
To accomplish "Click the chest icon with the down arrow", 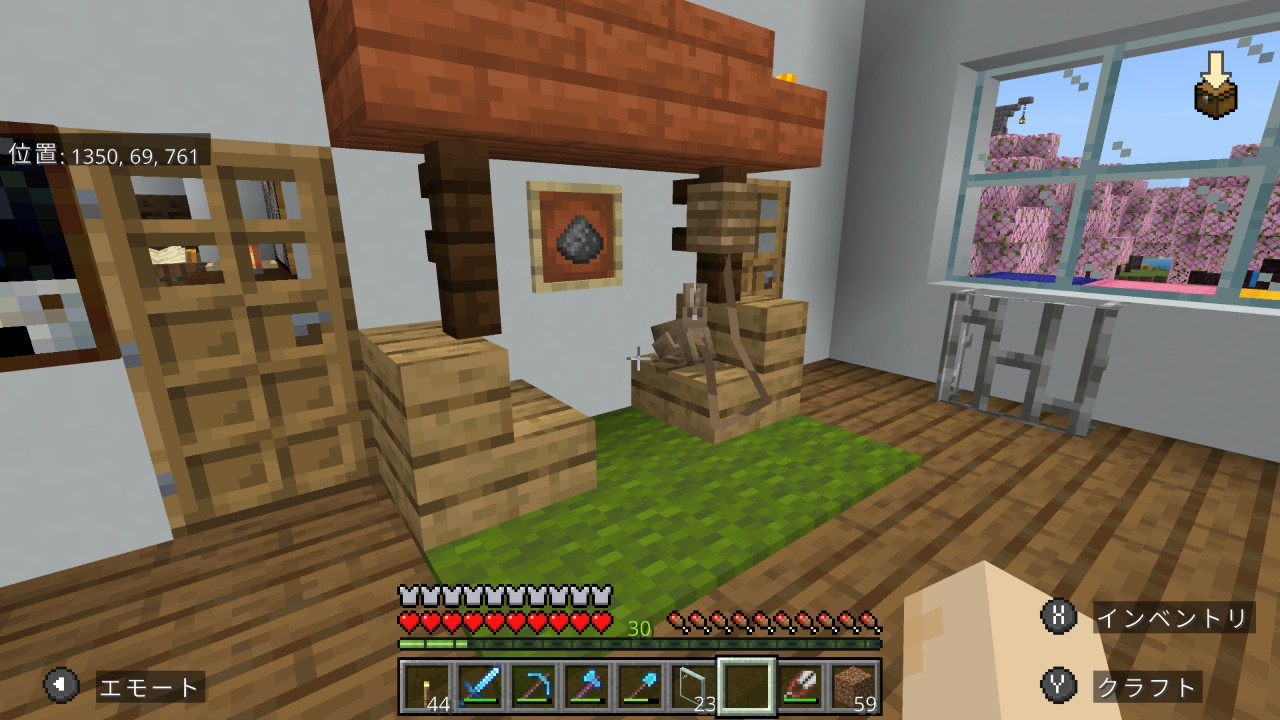I will point(1216,88).
